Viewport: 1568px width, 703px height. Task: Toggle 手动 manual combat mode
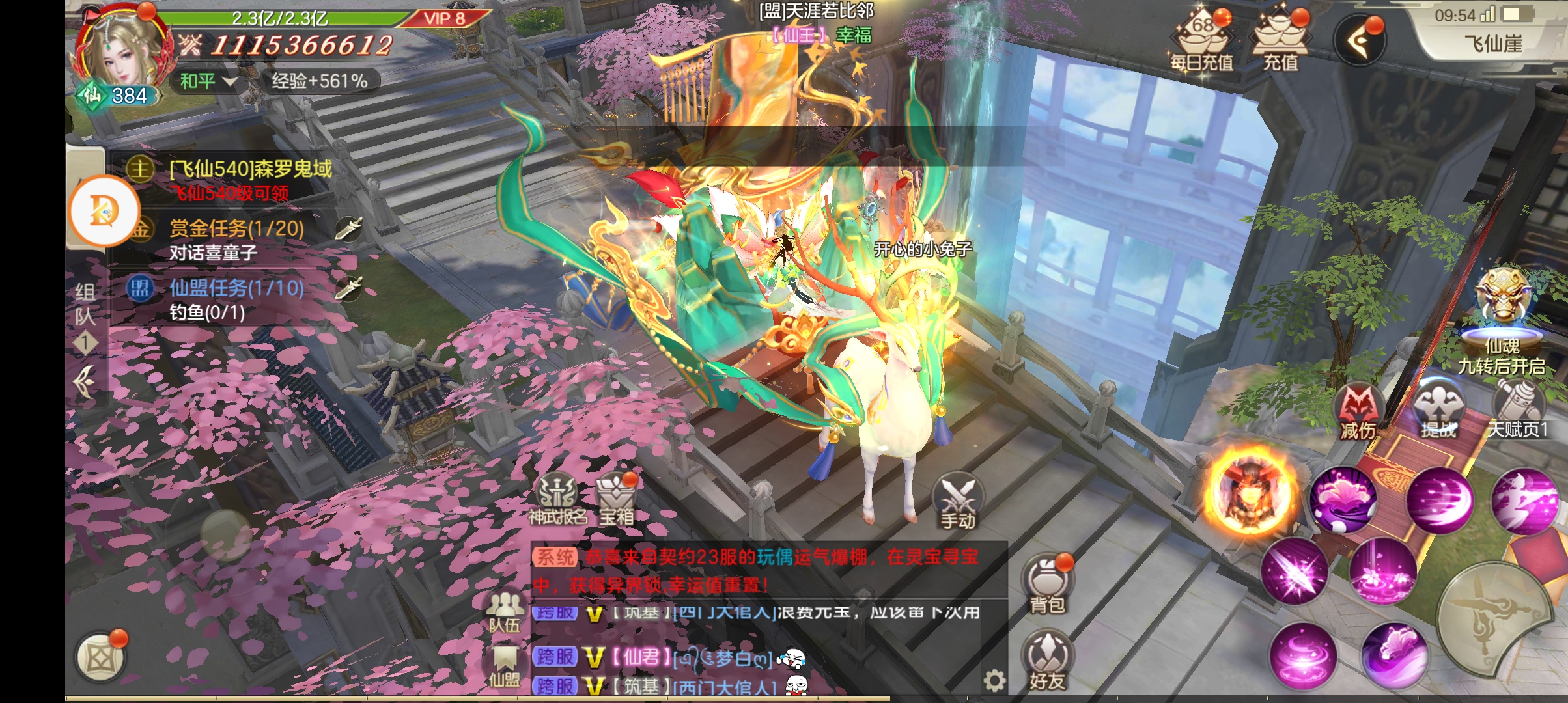(957, 503)
